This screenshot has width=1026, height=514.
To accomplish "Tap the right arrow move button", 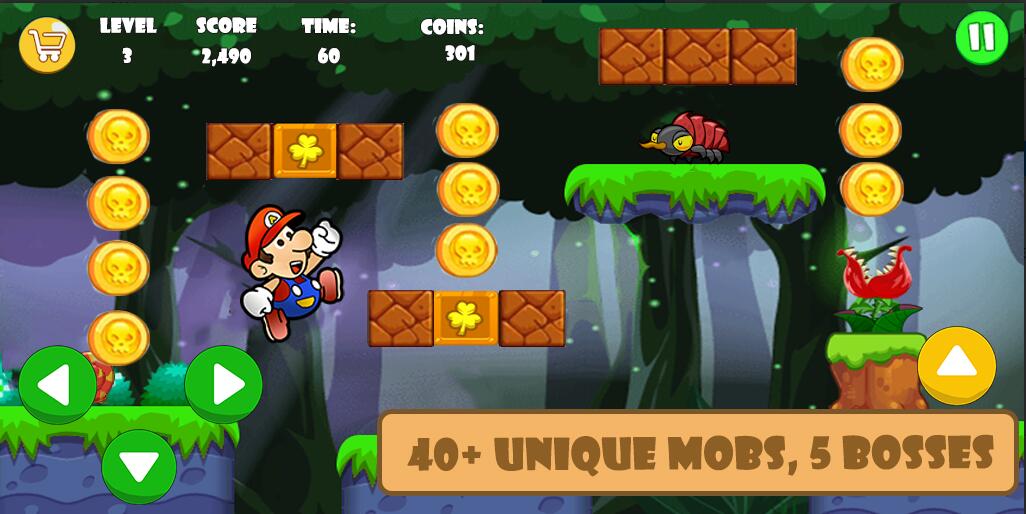I will point(223,384).
